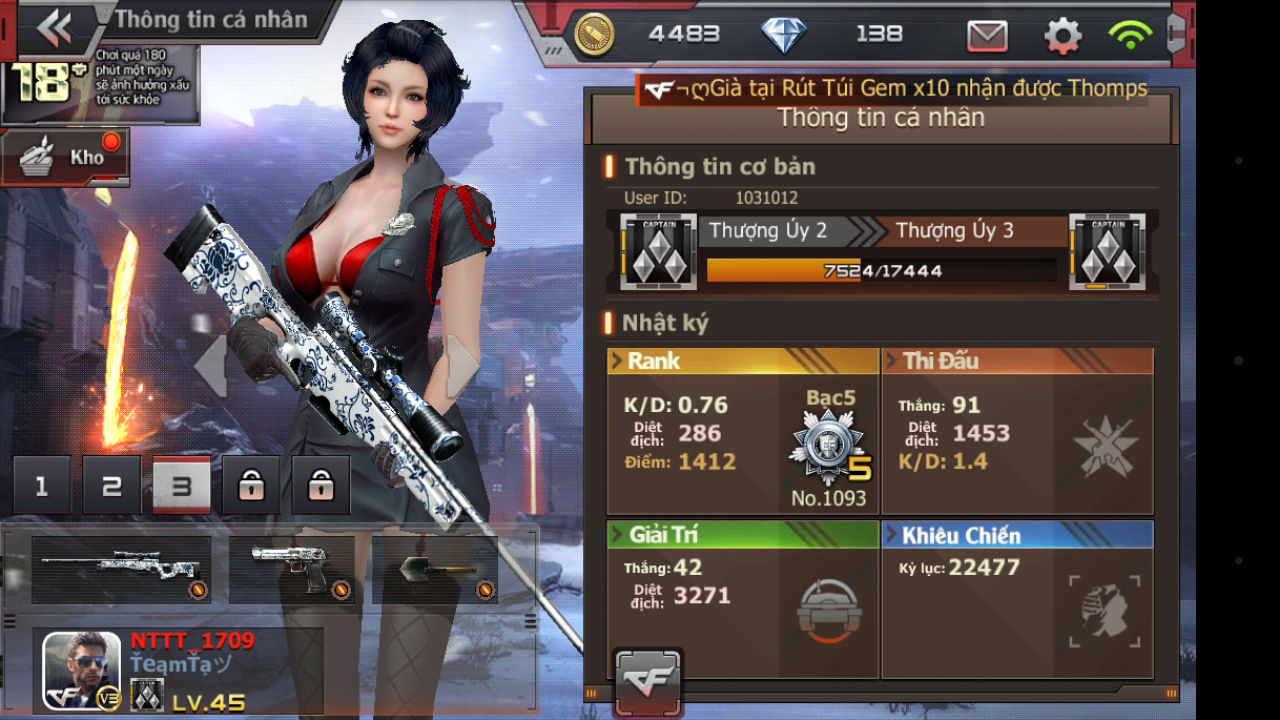The height and width of the screenshot is (720, 1280).
Task: Pick the shovel melee weapon slot
Action: pyautogui.click(x=435, y=570)
